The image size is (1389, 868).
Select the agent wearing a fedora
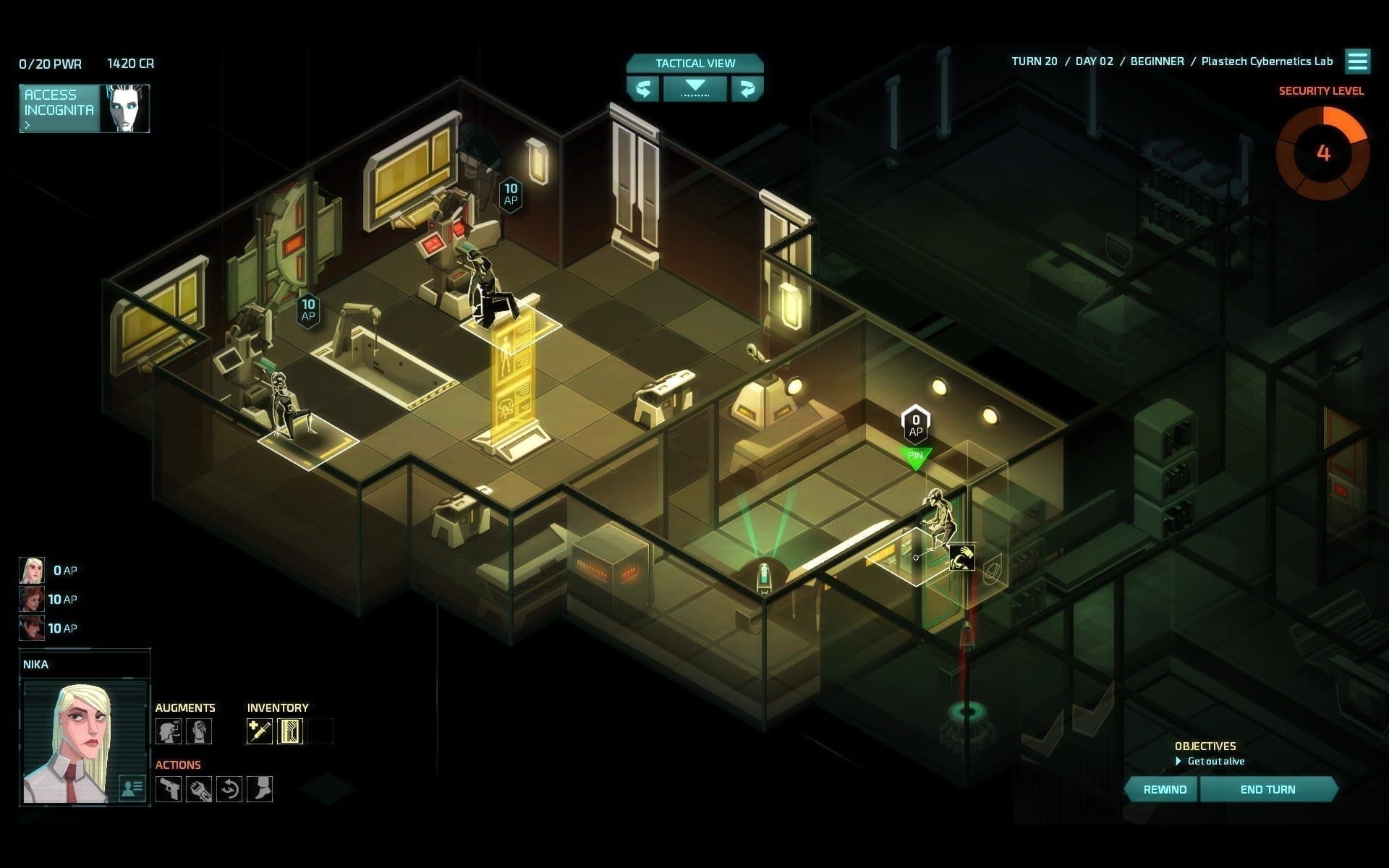point(32,628)
